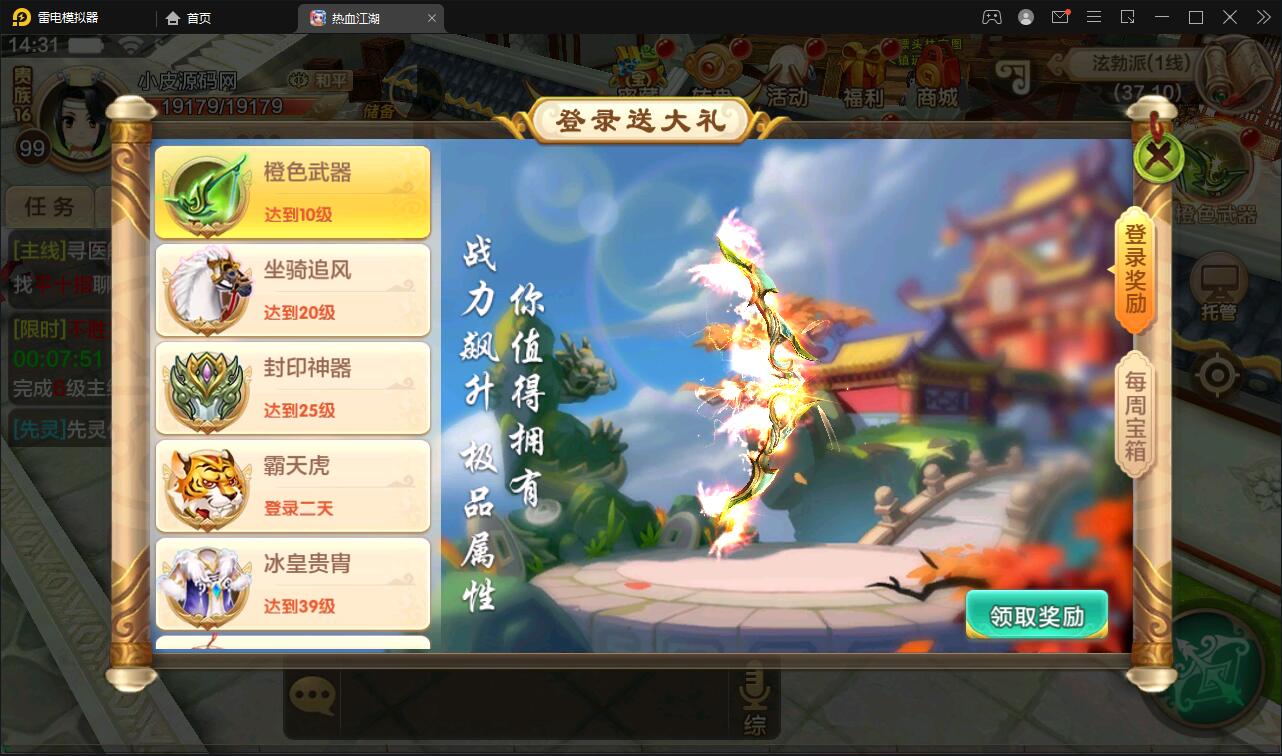This screenshot has width=1282, height=756.
Task: Select the 坐骑追风 mount reward entry
Action: tap(291, 290)
